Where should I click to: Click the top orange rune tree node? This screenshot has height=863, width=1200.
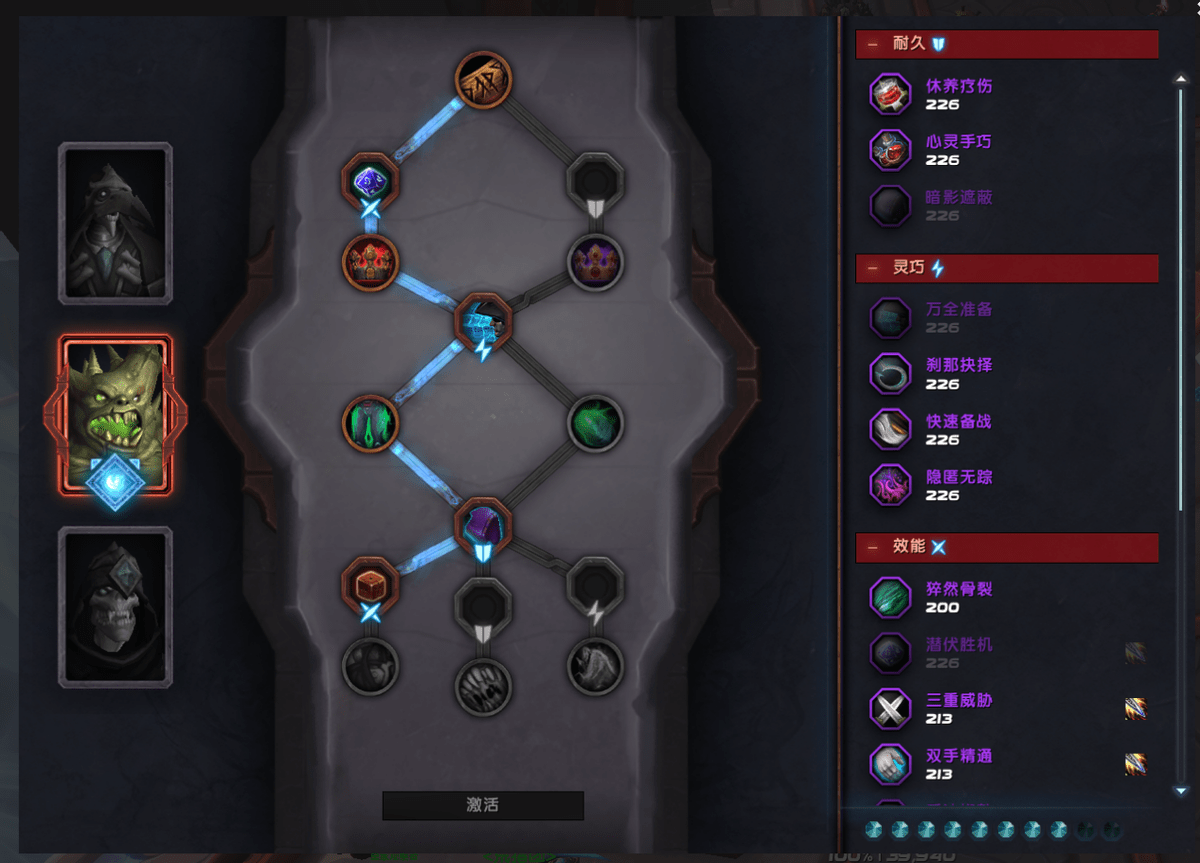483,78
